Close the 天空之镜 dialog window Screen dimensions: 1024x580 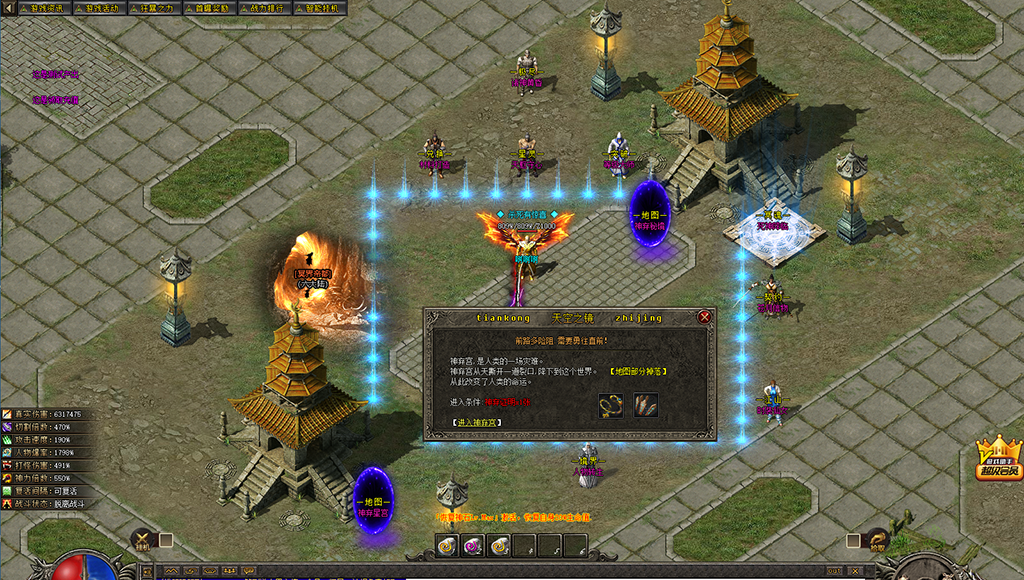point(705,317)
